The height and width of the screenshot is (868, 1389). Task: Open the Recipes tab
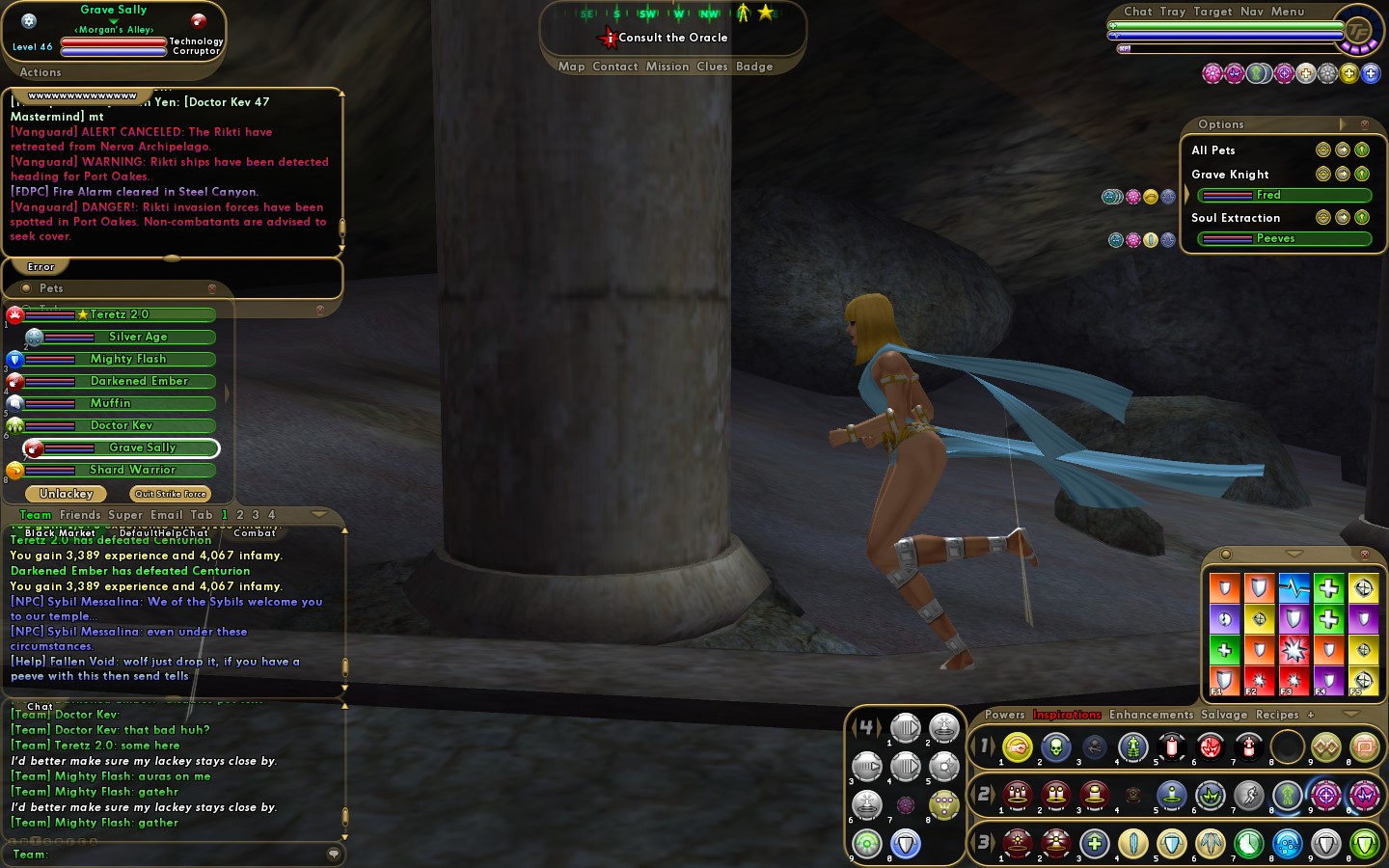(1277, 715)
